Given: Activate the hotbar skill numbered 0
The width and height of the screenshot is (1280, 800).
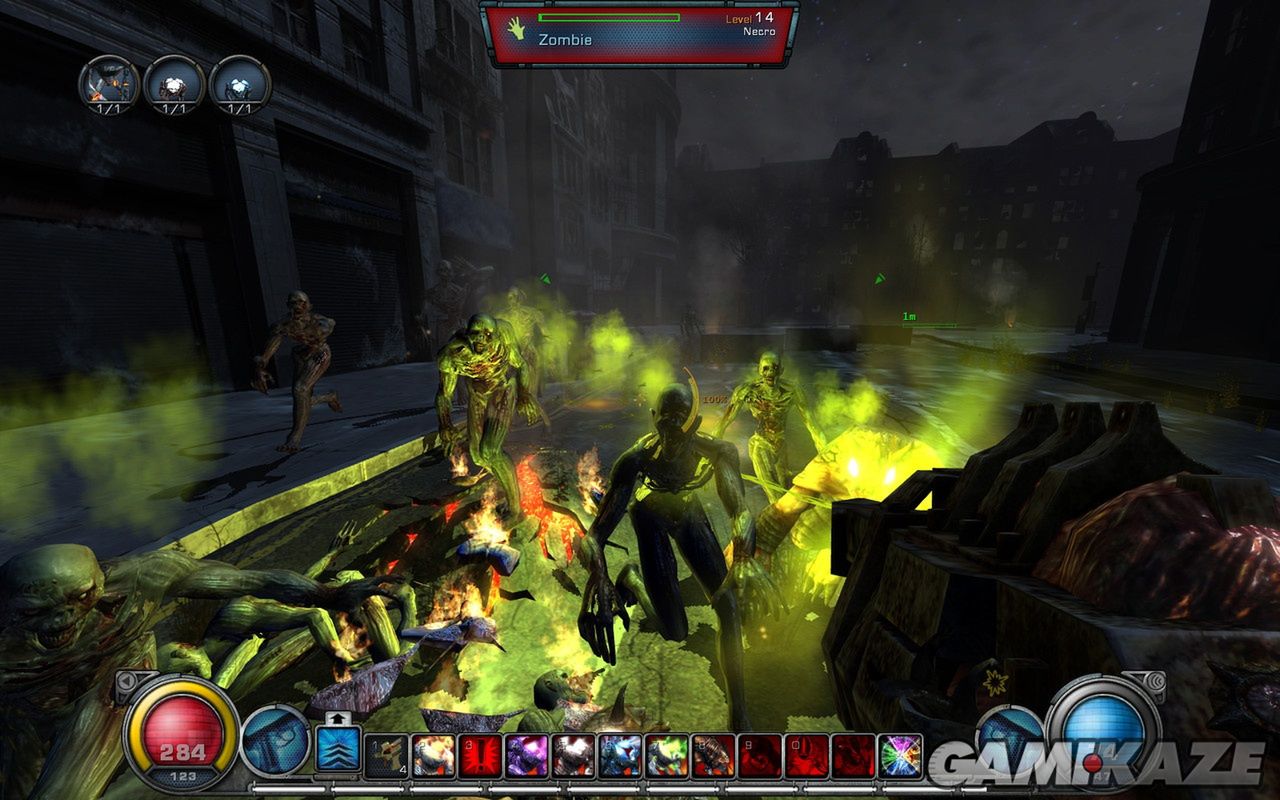Looking at the screenshot, I should 806,756.
